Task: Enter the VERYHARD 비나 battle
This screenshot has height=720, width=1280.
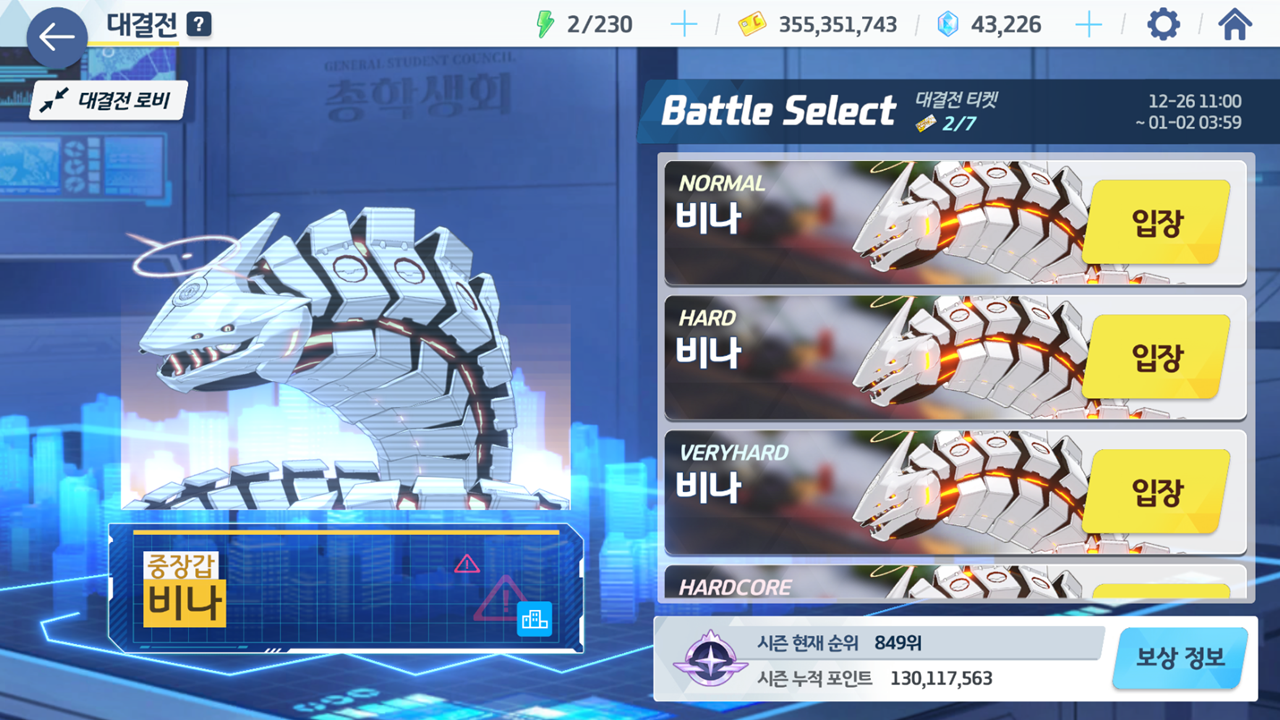Action: coord(1156,491)
